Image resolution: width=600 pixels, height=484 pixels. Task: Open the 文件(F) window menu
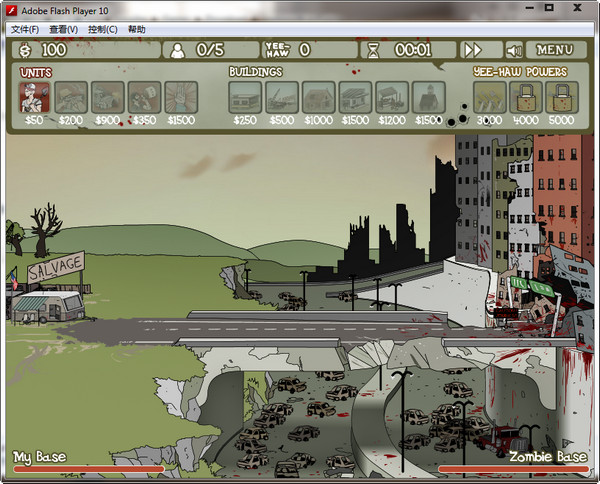pos(21,29)
